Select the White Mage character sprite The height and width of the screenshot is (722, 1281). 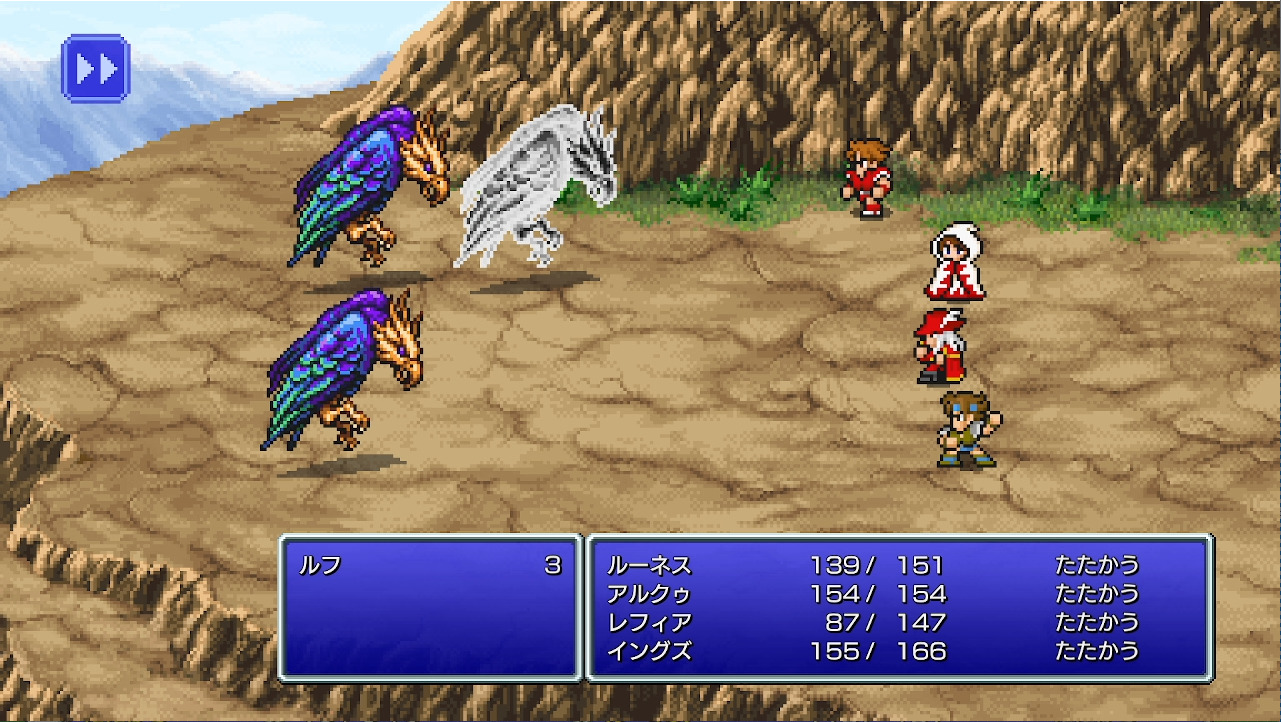click(955, 265)
